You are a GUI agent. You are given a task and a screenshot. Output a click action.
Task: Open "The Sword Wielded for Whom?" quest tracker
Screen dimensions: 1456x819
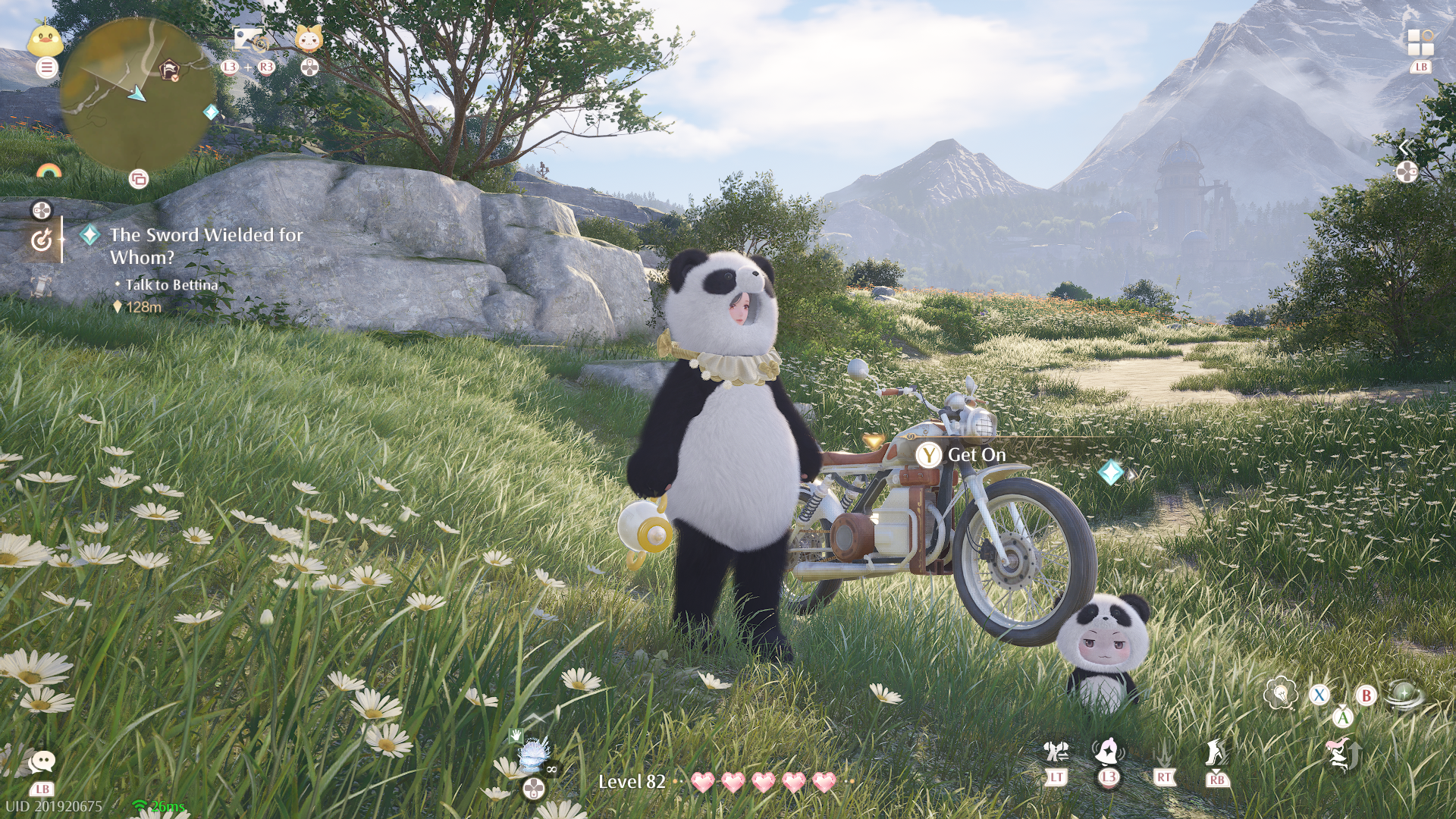[206, 246]
